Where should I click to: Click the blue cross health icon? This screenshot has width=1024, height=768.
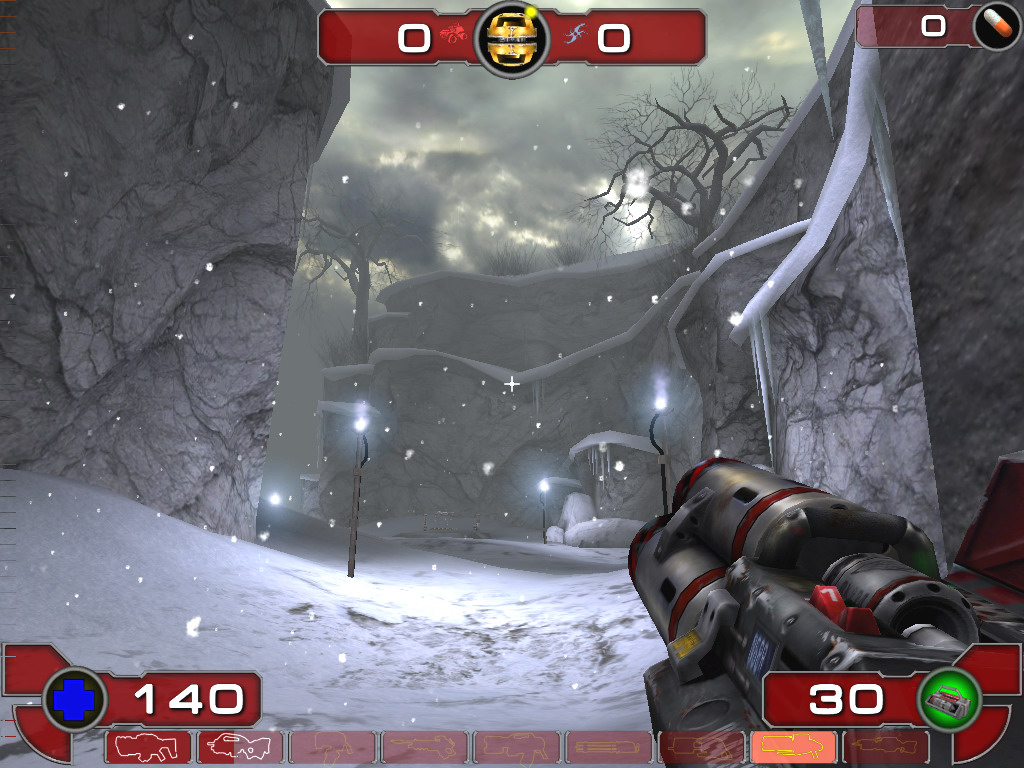click(x=74, y=699)
